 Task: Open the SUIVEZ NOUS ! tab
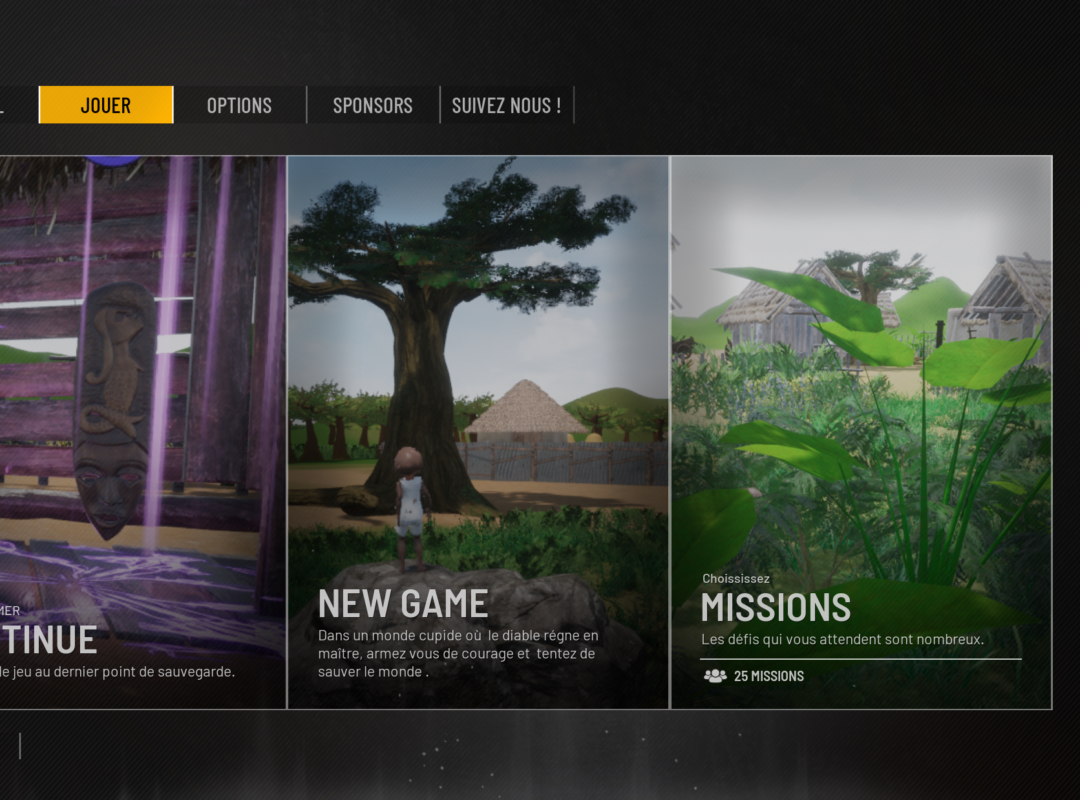tap(506, 105)
